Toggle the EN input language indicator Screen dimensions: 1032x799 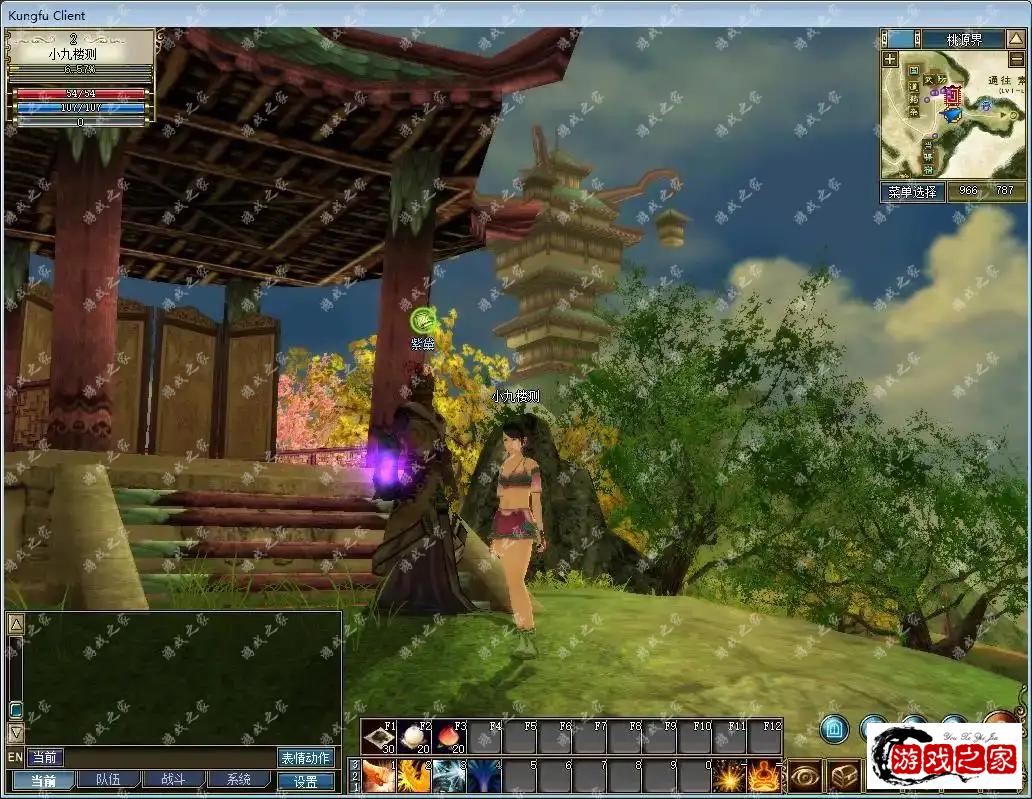click(15, 758)
